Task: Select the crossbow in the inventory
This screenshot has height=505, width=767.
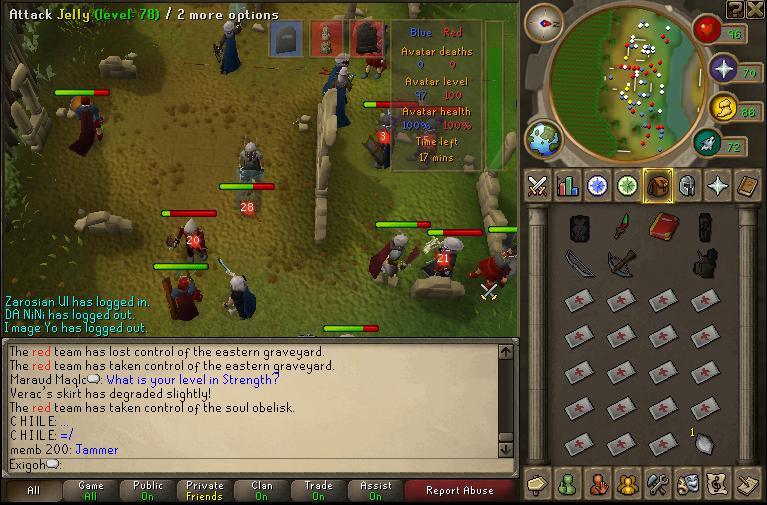Action: point(621,263)
